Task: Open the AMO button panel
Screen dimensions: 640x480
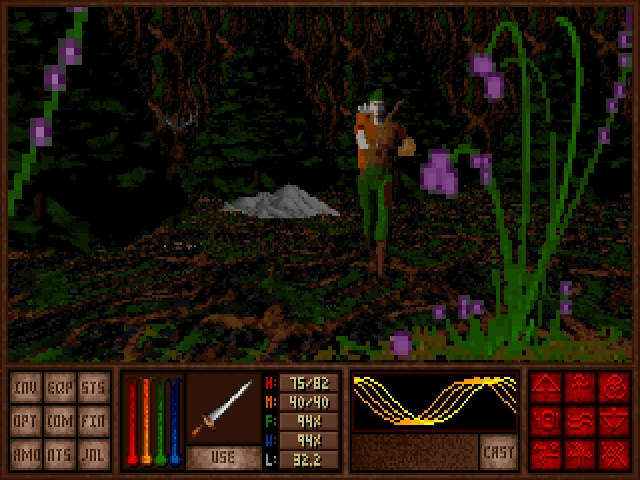Action: tap(26, 453)
